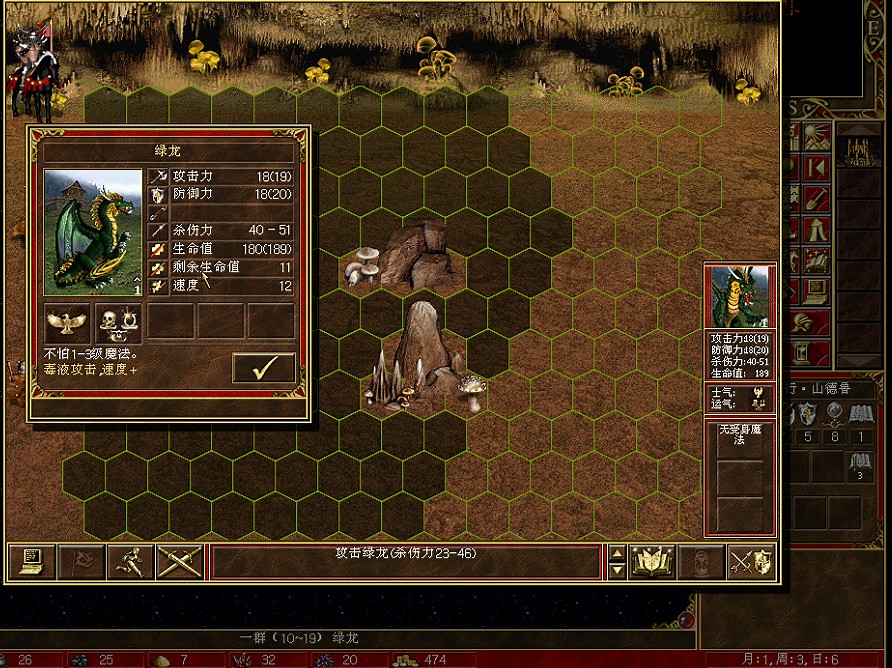Defend with the sword and shield button
Screen dimensions: 892x668
[x=750, y=562]
